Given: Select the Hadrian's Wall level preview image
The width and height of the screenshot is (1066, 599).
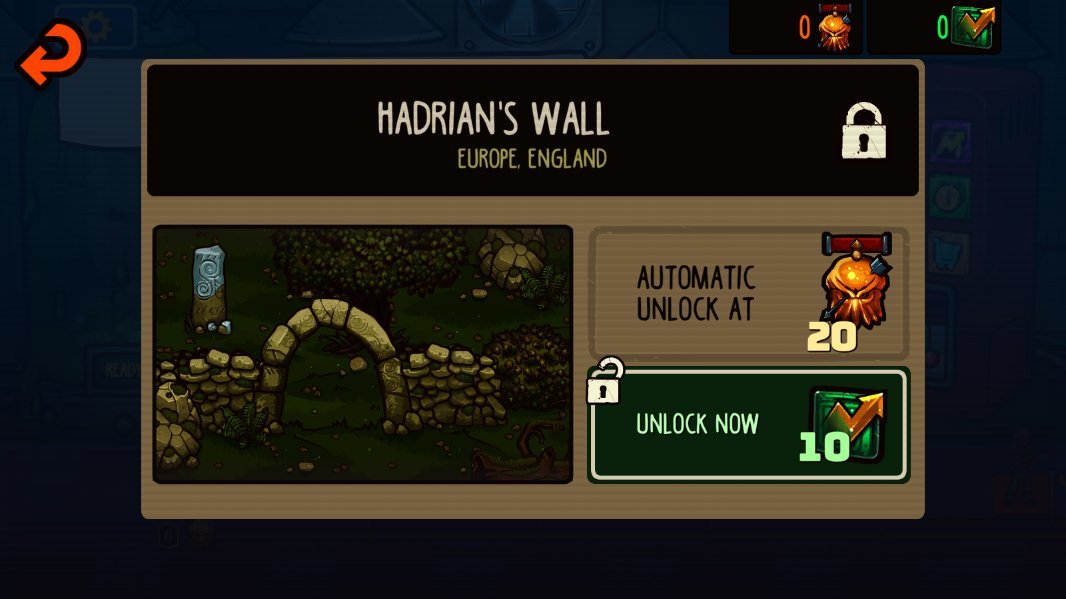Looking at the screenshot, I should tap(363, 354).
